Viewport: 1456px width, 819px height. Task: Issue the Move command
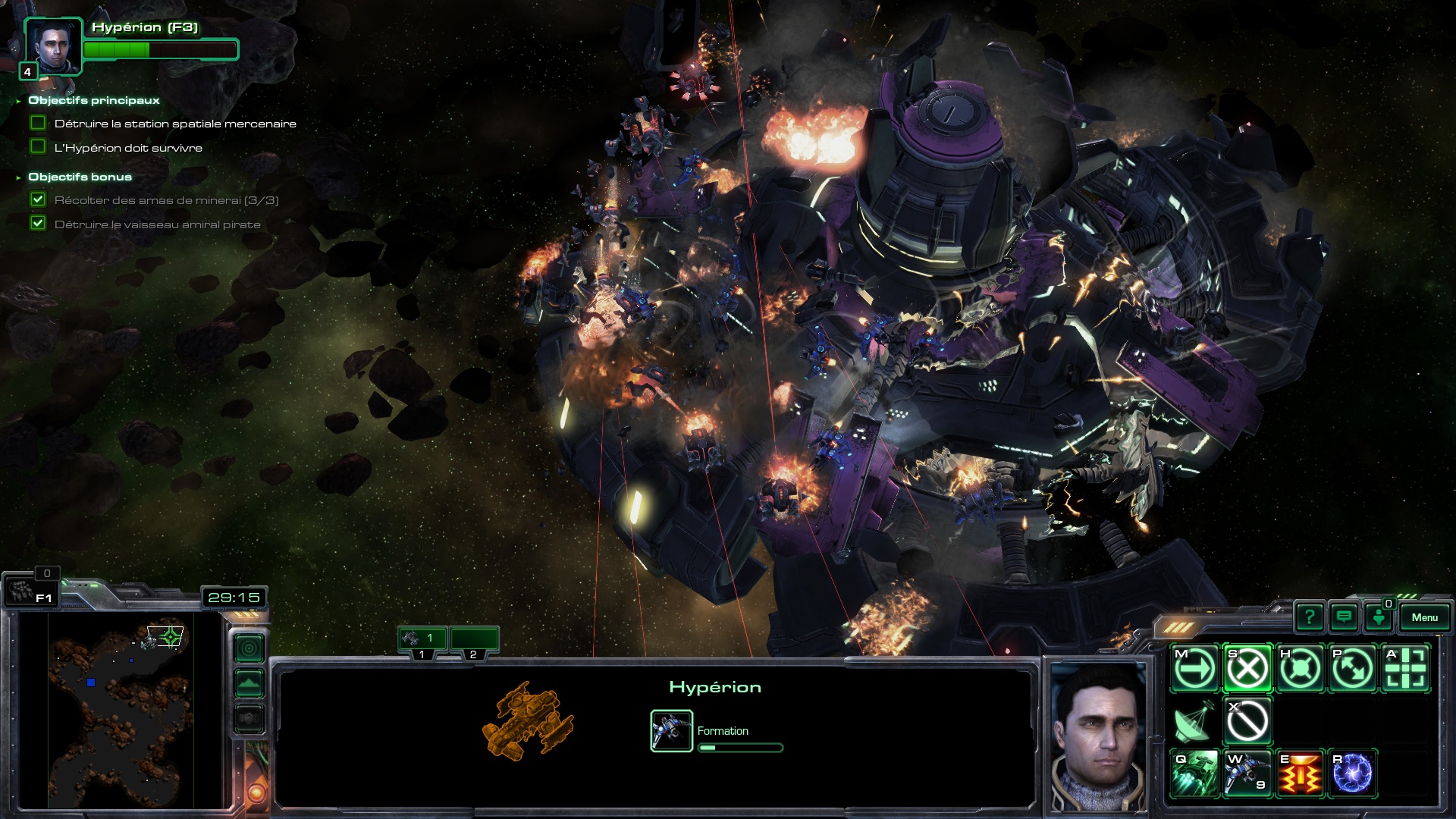(1195, 669)
